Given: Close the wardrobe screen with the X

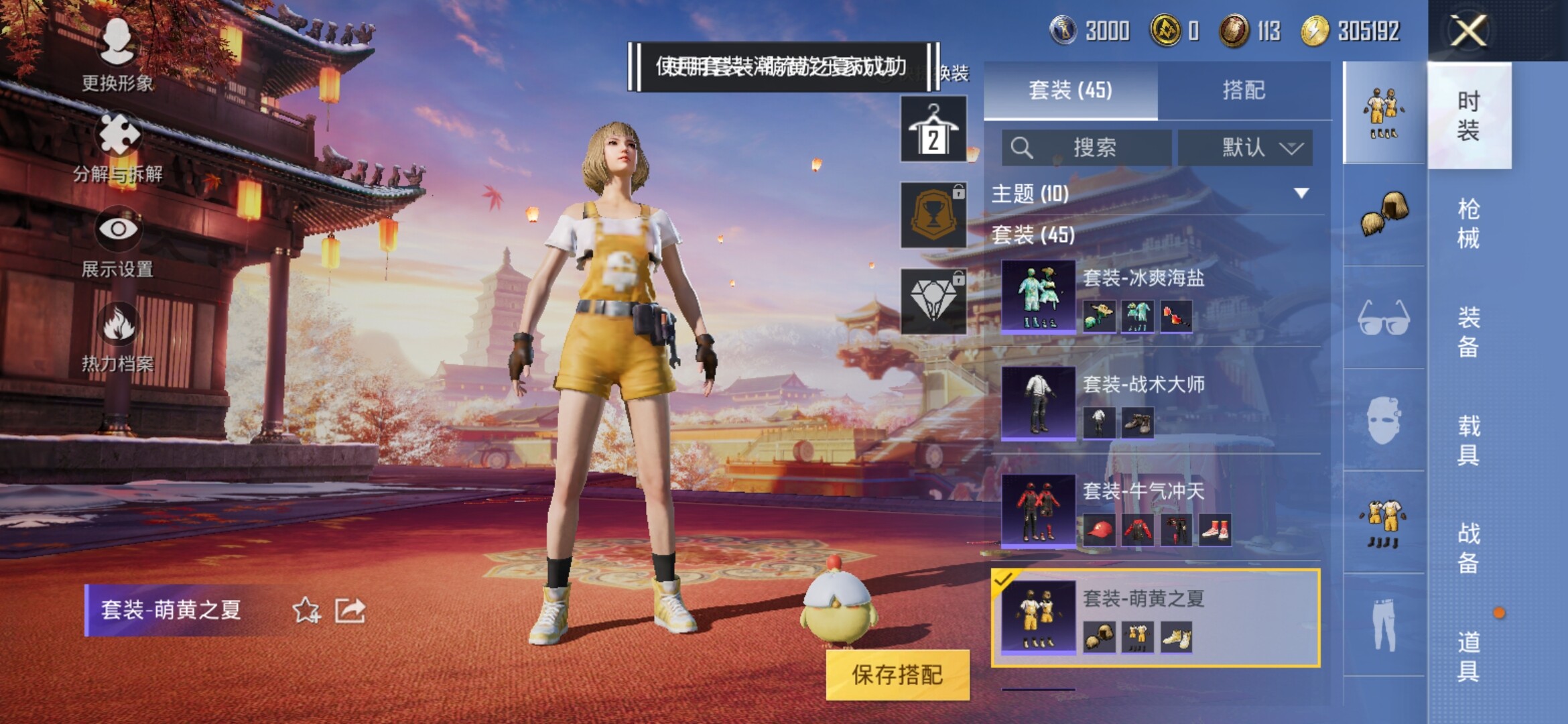Looking at the screenshot, I should [1467, 31].
